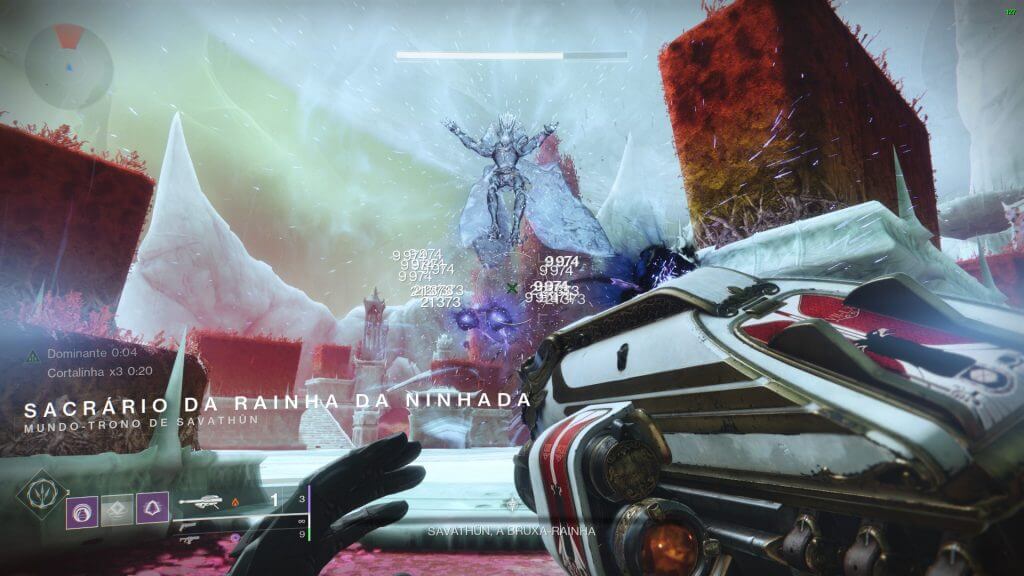
Task: Click the Dominante buff indicator icon
Action: point(33,353)
